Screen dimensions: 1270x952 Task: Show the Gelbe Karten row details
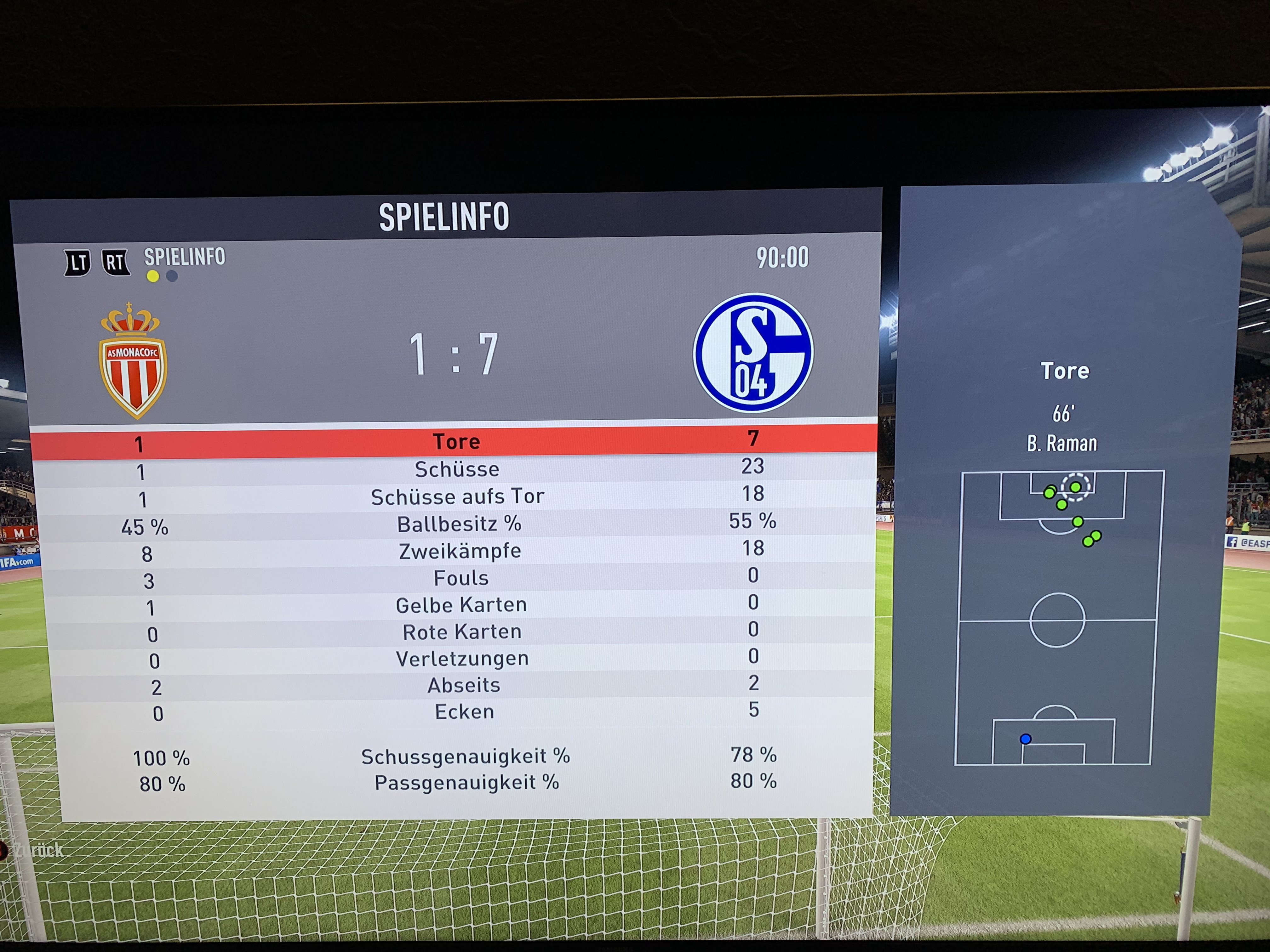tap(461, 605)
